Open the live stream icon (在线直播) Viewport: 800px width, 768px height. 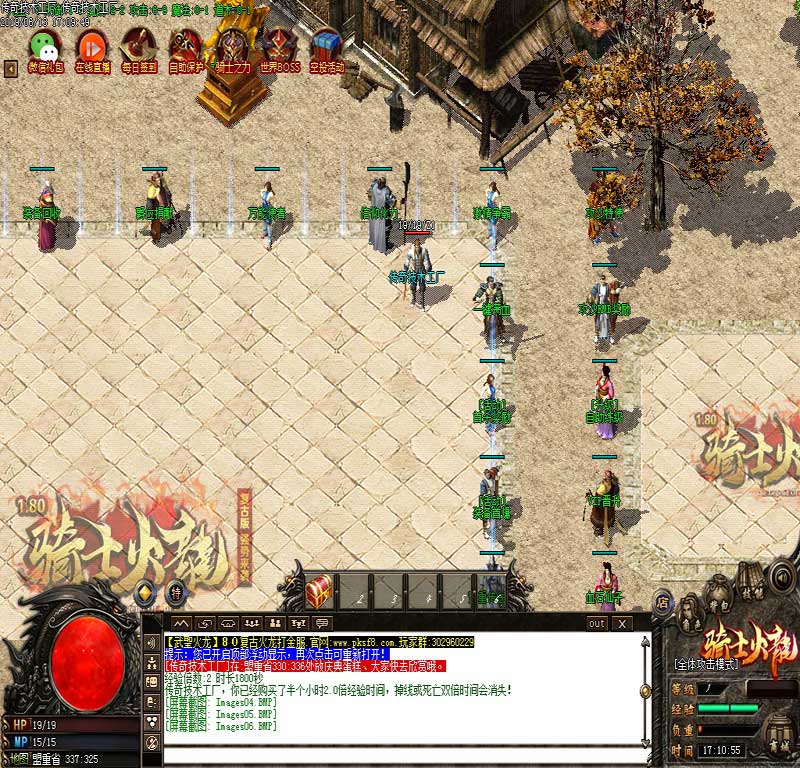click(91, 48)
